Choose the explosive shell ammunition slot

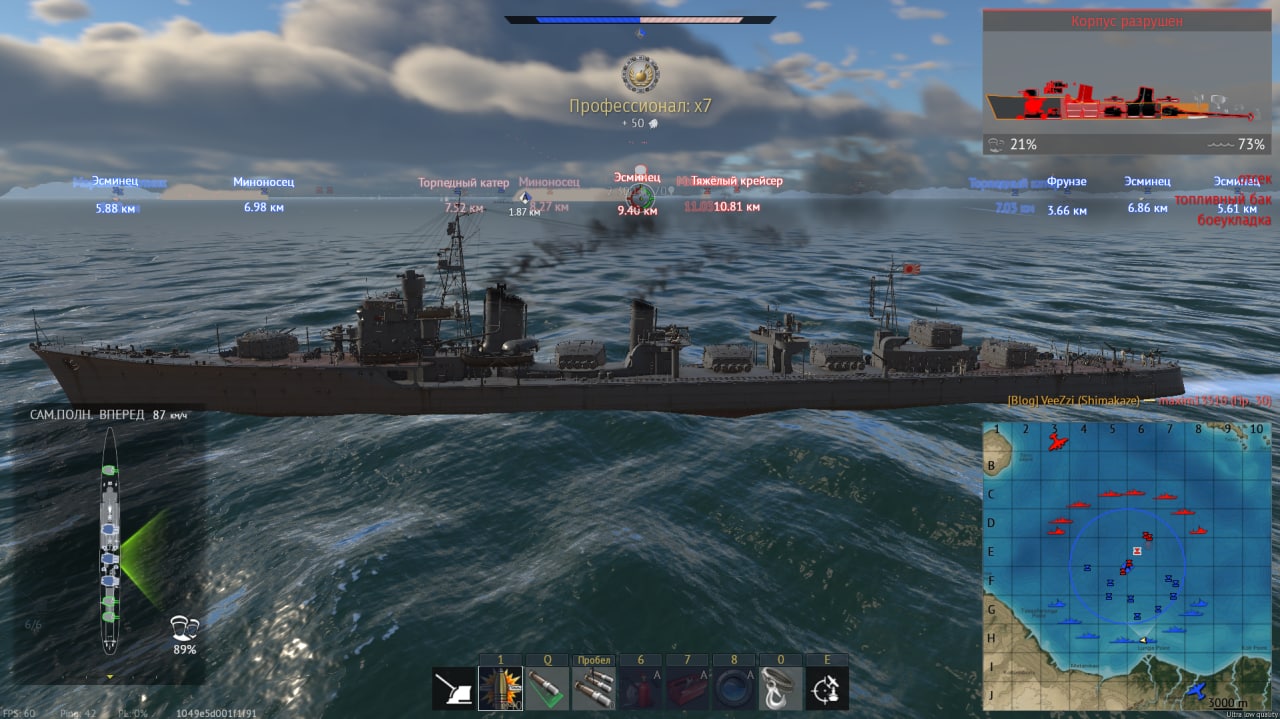(x=500, y=689)
